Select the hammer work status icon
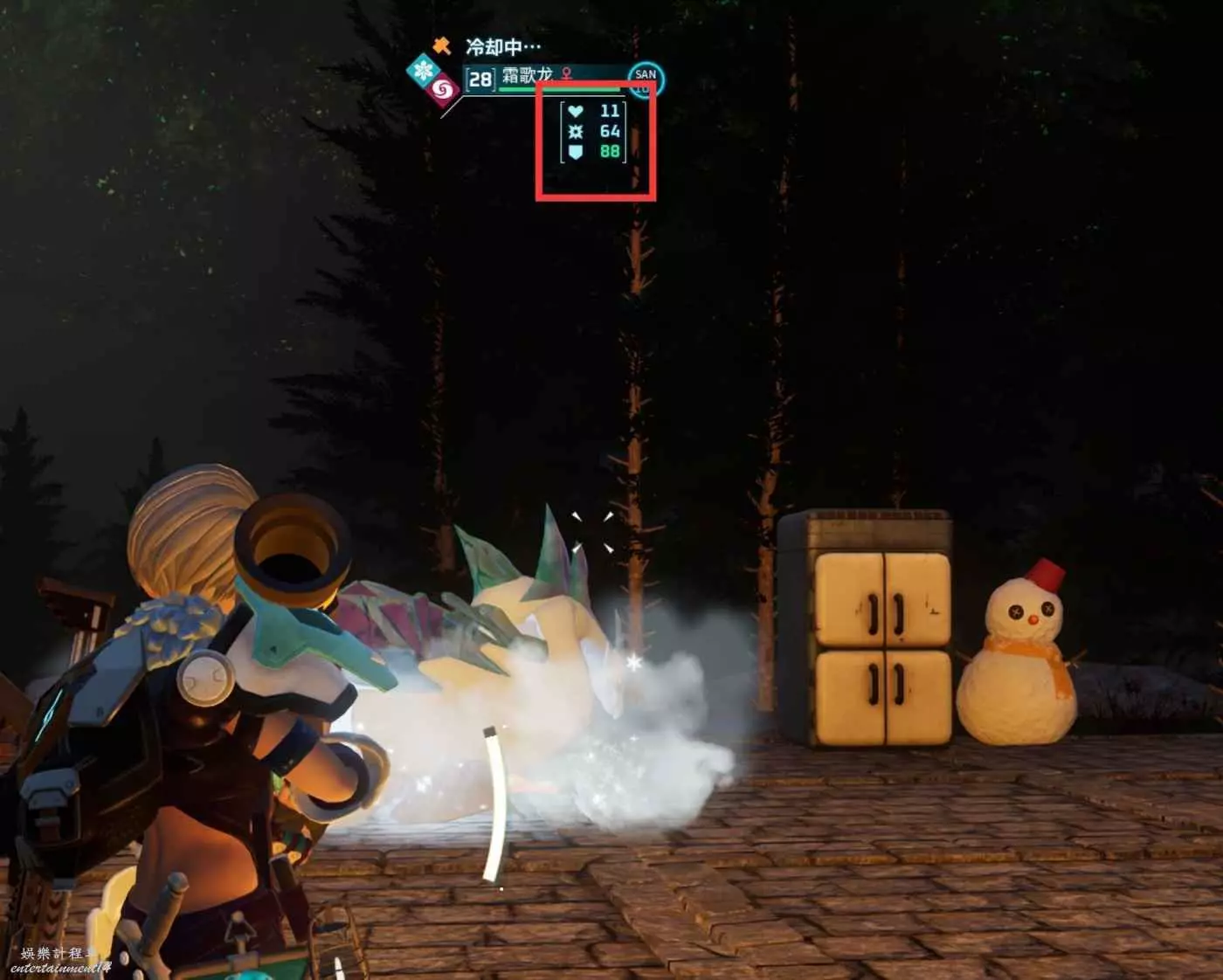The image size is (1223, 980). (x=442, y=45)
